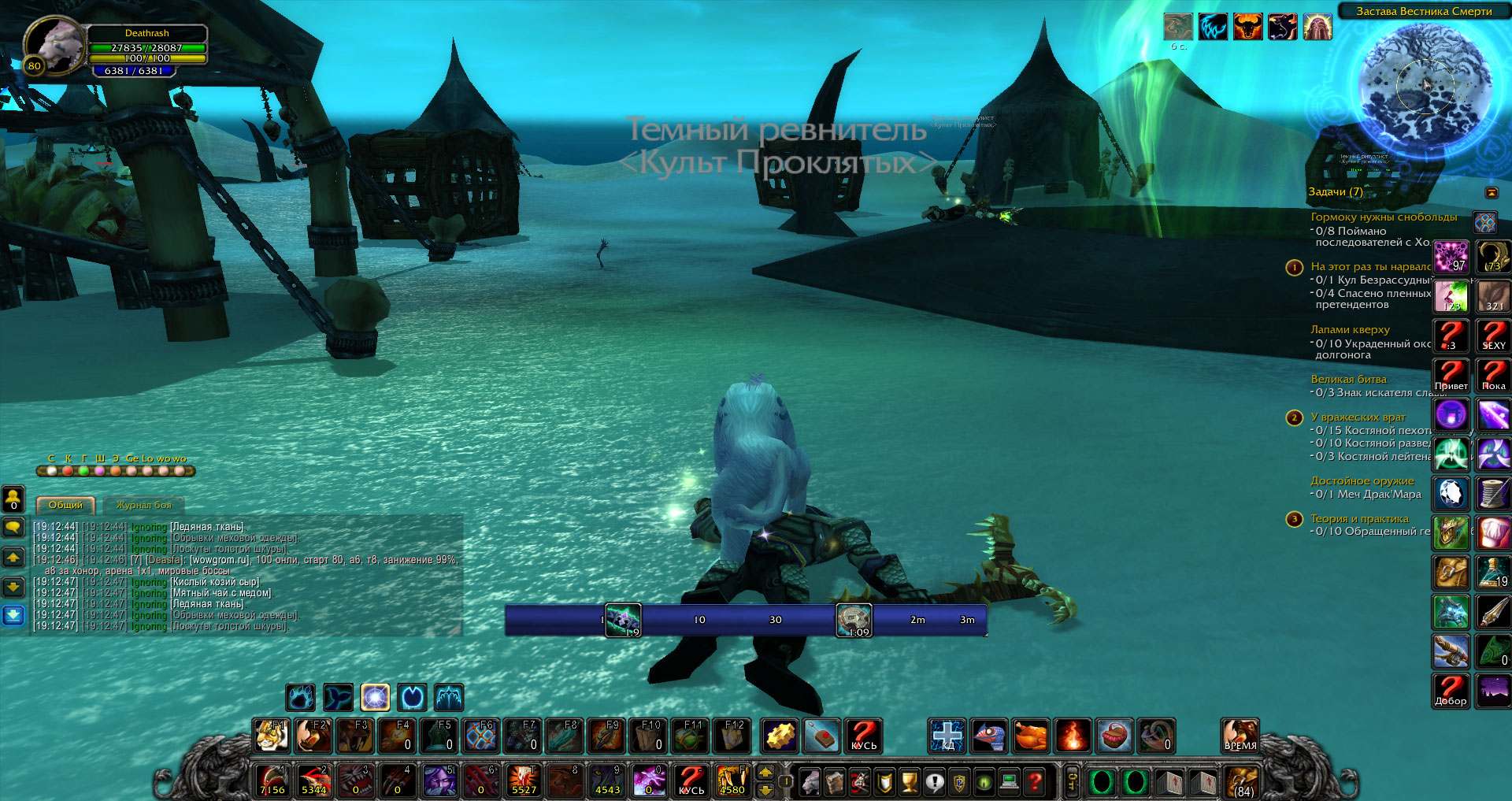Click the КУСЬ macro on the F-key bar

(863, 736)
